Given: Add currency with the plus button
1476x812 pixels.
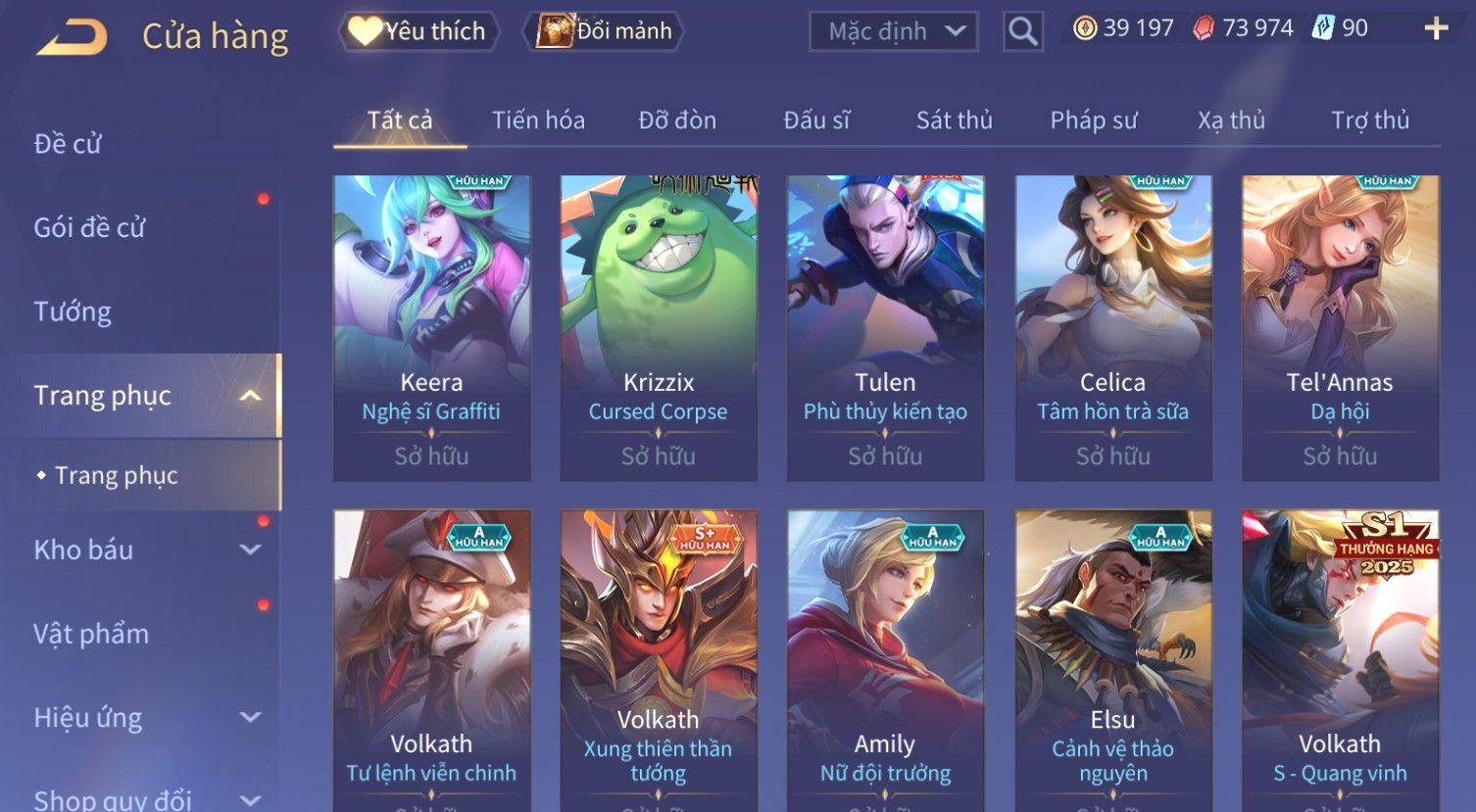Looking at the screenshot, I should [1436, 28].
